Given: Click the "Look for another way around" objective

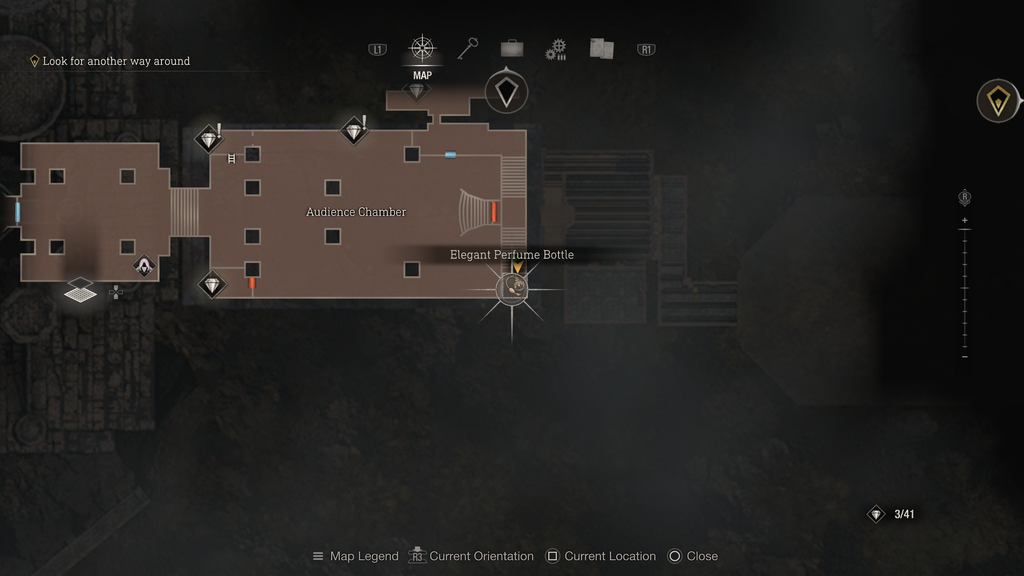Looking at the screenshot, I should 116,61.
